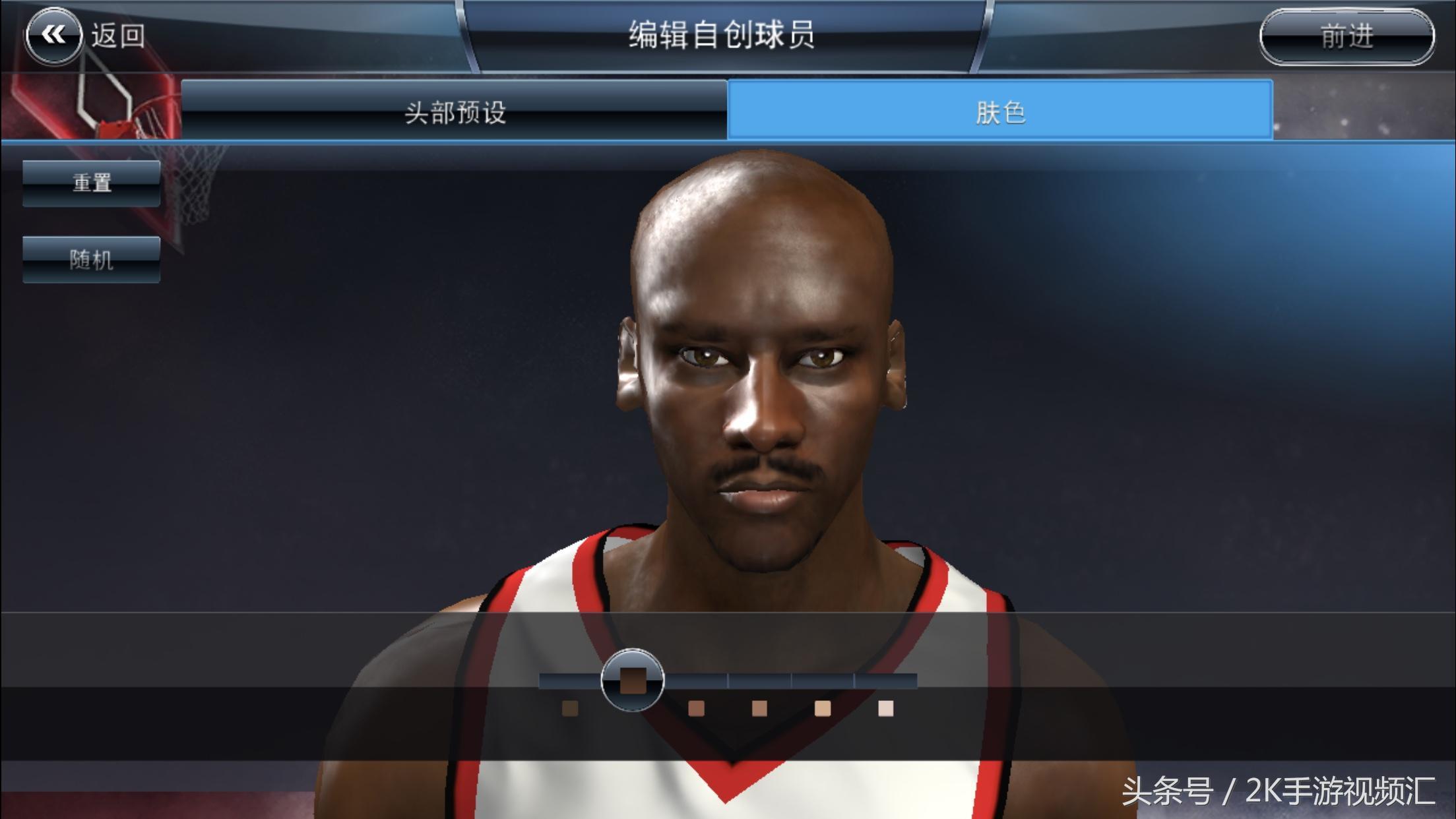Screen dimensions: 1456x819
Task: Proceed with the 前进 button
Action: [1346, 36]
